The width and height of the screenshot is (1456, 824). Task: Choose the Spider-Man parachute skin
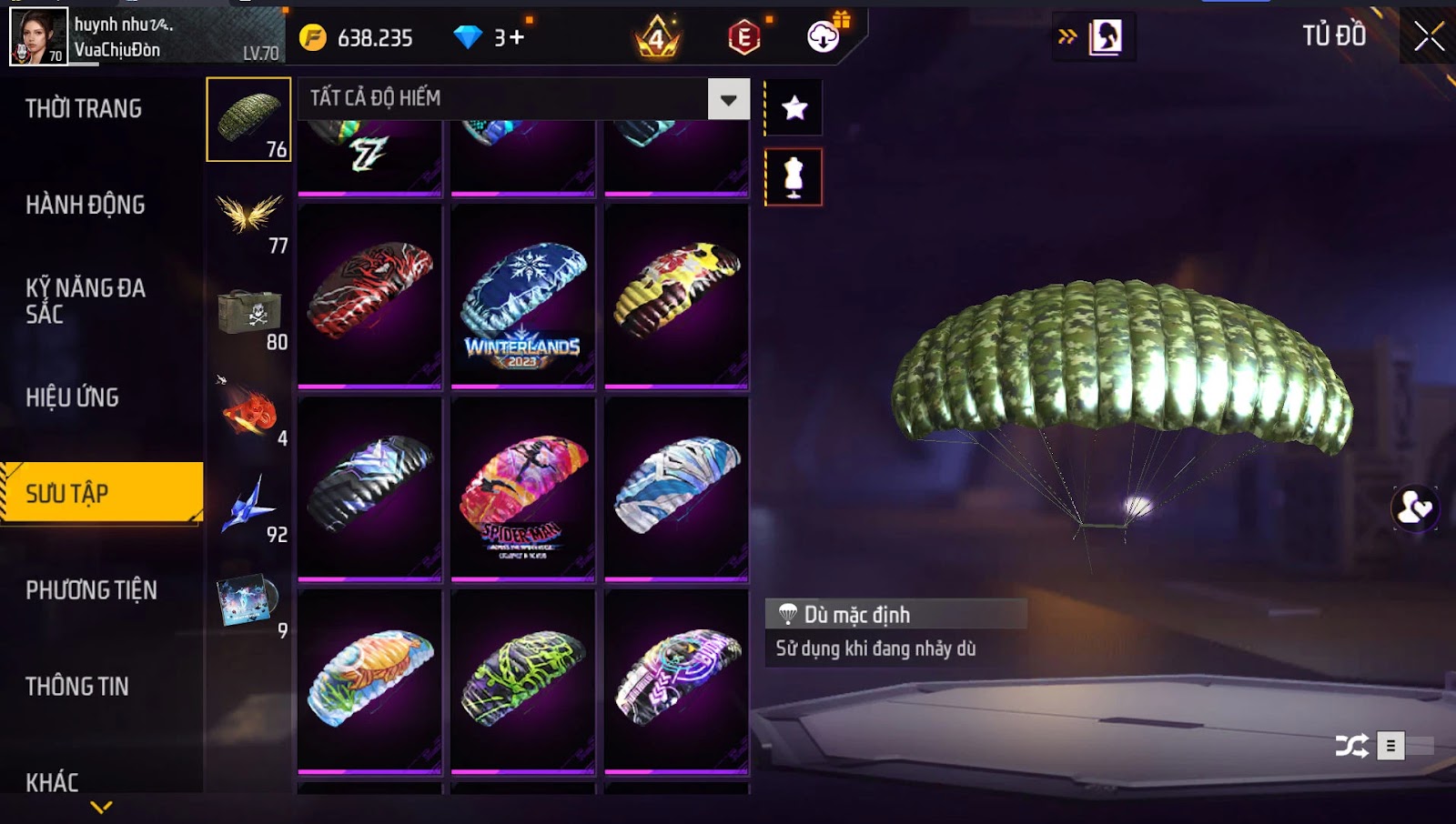(523, 488)
